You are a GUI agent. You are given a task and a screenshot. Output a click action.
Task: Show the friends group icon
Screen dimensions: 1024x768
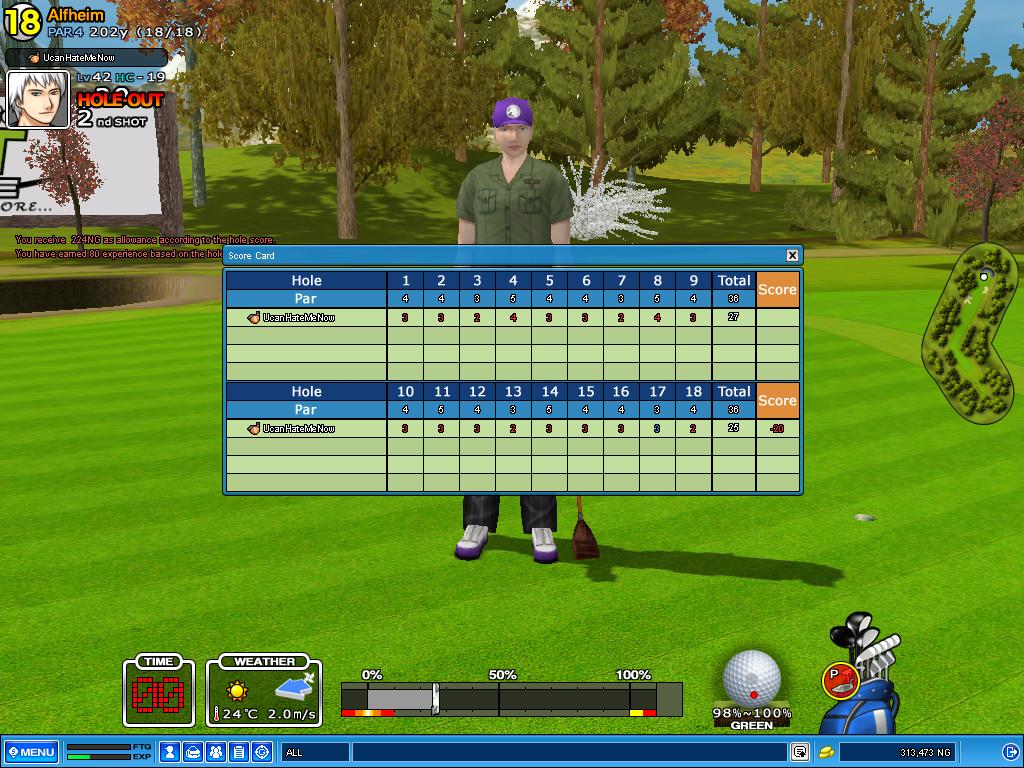pyautogui.click(x=216, y=752)
